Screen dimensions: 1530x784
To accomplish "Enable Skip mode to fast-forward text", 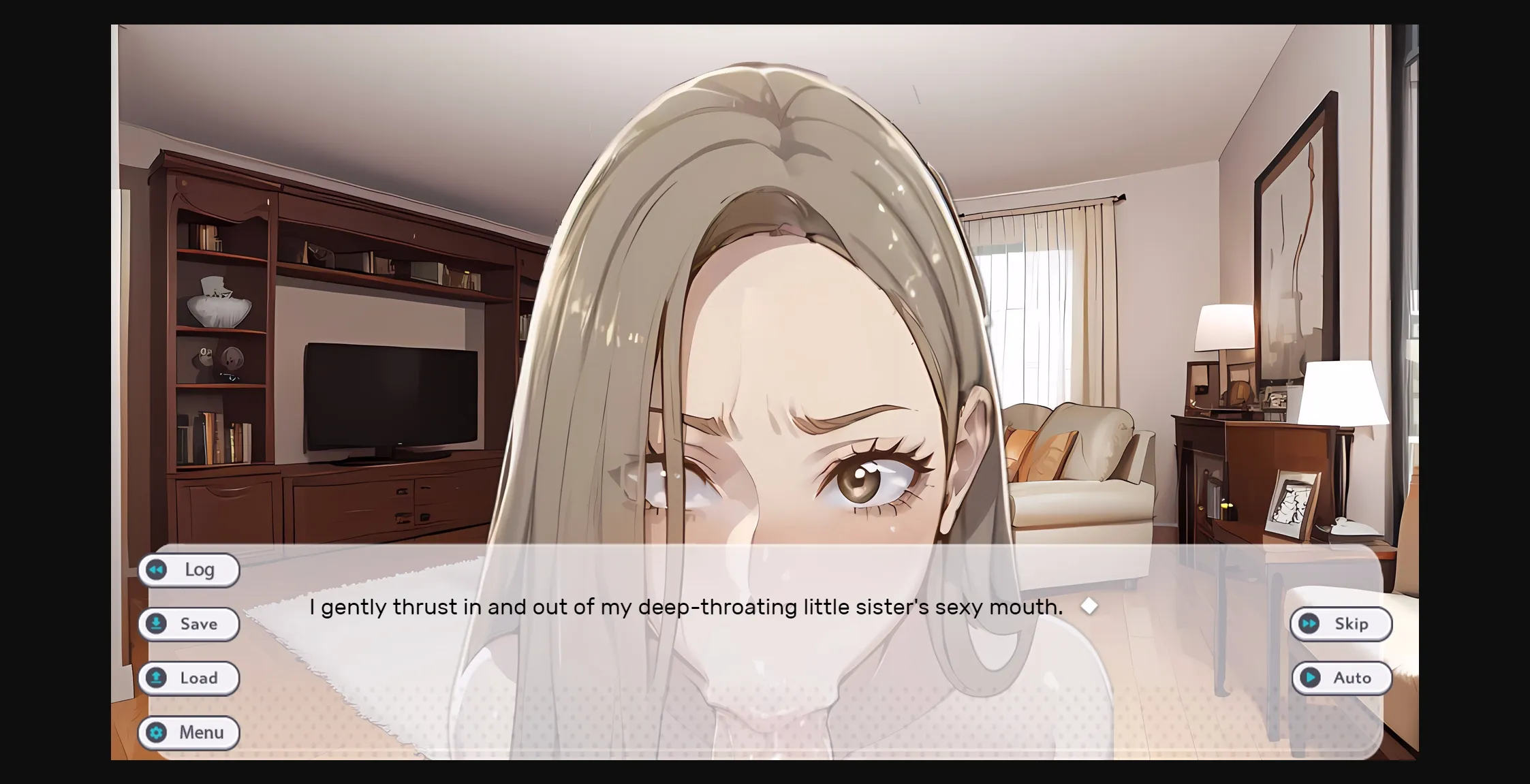I will 1340,623.
